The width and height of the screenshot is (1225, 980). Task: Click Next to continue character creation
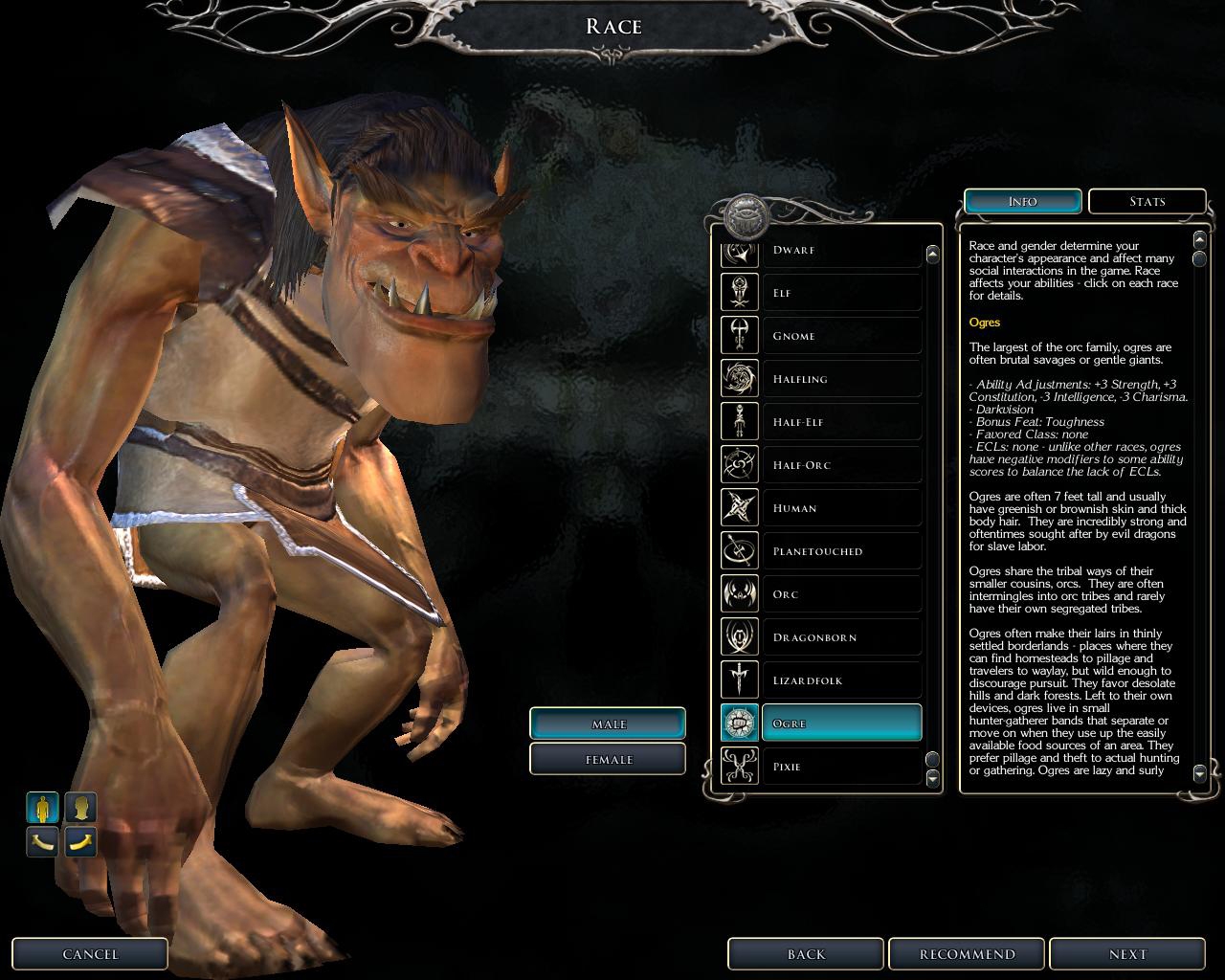tap(1126, 954)
